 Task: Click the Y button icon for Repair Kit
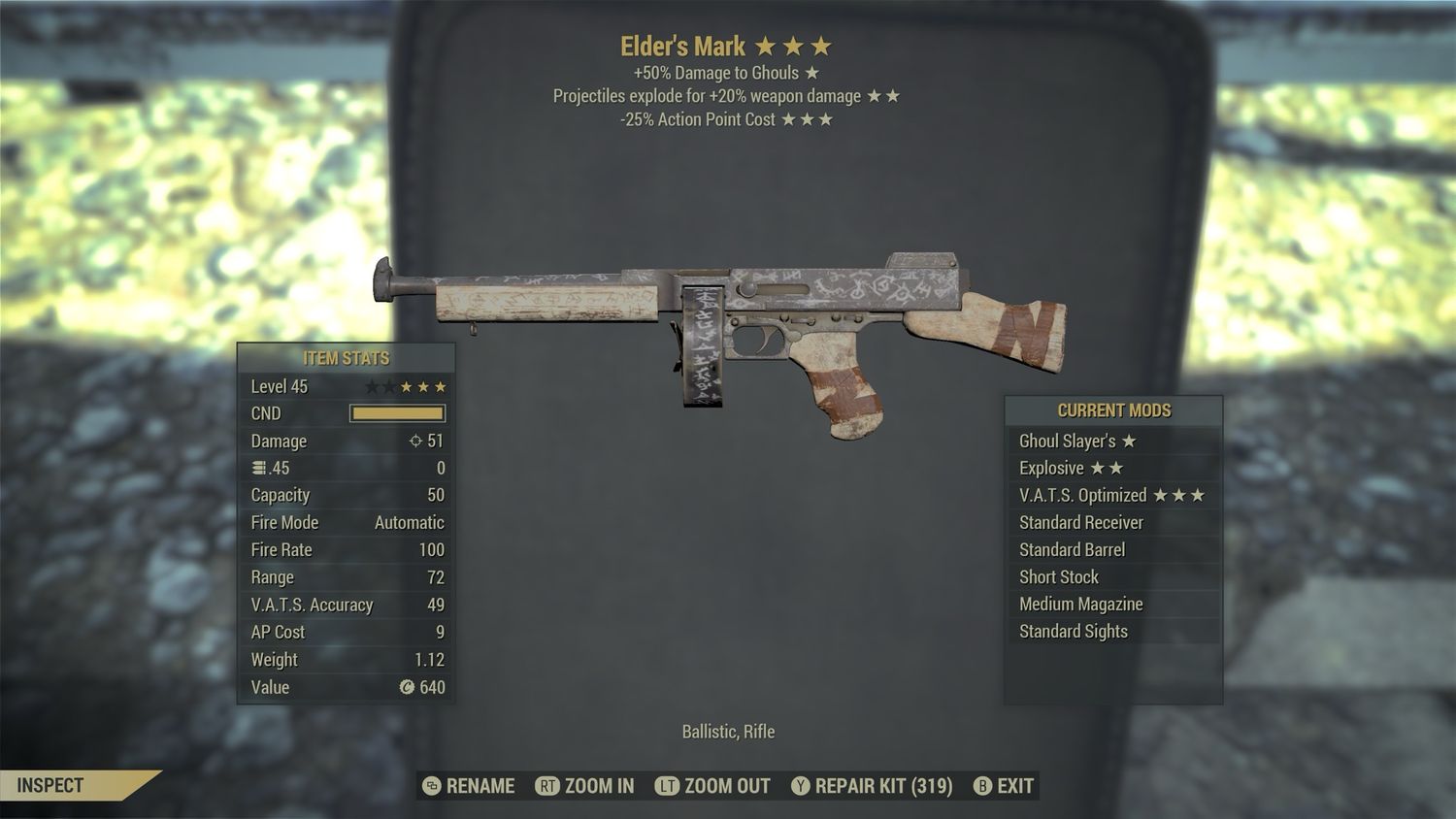coord(802,786)
